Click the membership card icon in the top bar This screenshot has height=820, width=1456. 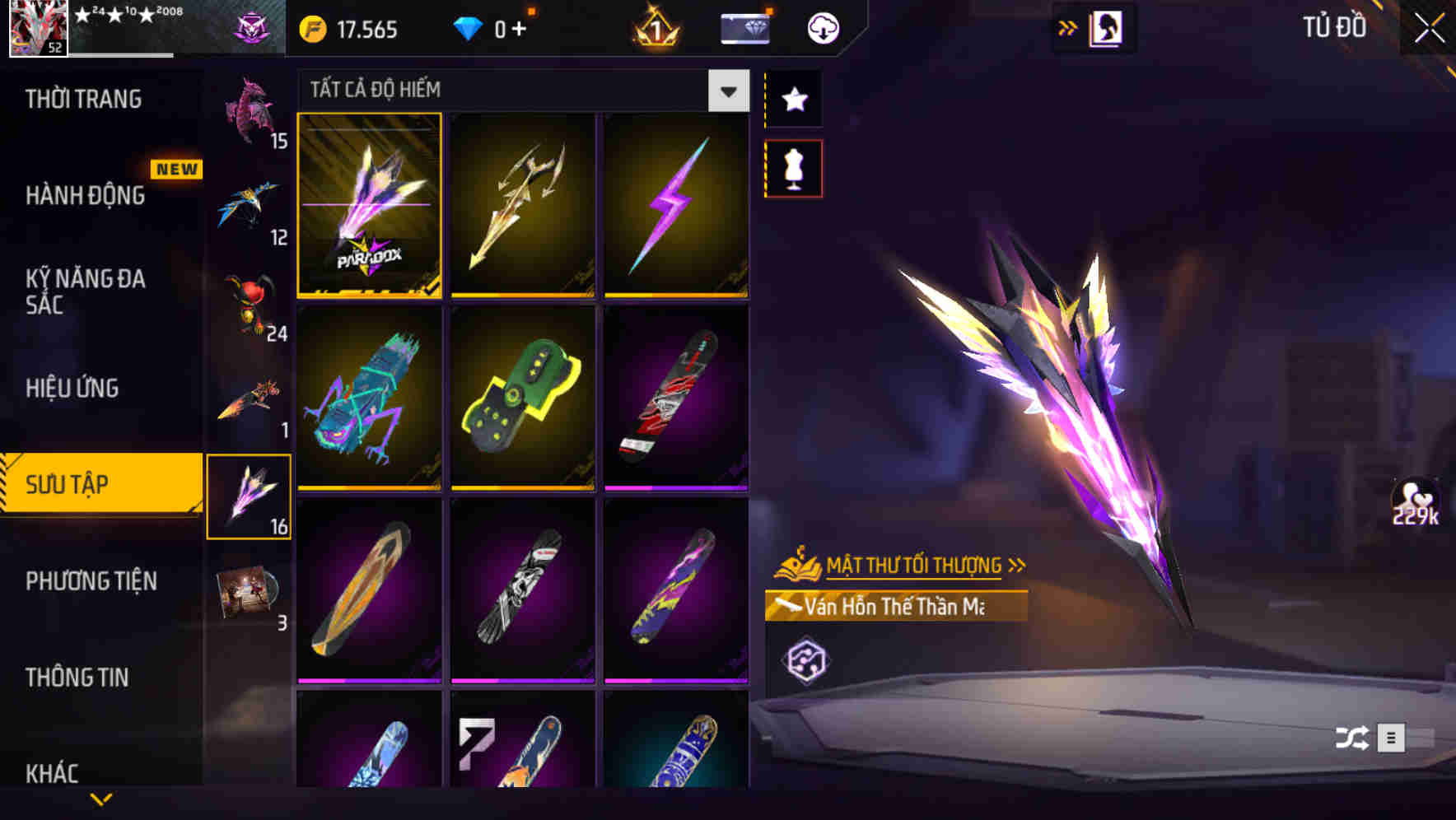tap(744, 27)
